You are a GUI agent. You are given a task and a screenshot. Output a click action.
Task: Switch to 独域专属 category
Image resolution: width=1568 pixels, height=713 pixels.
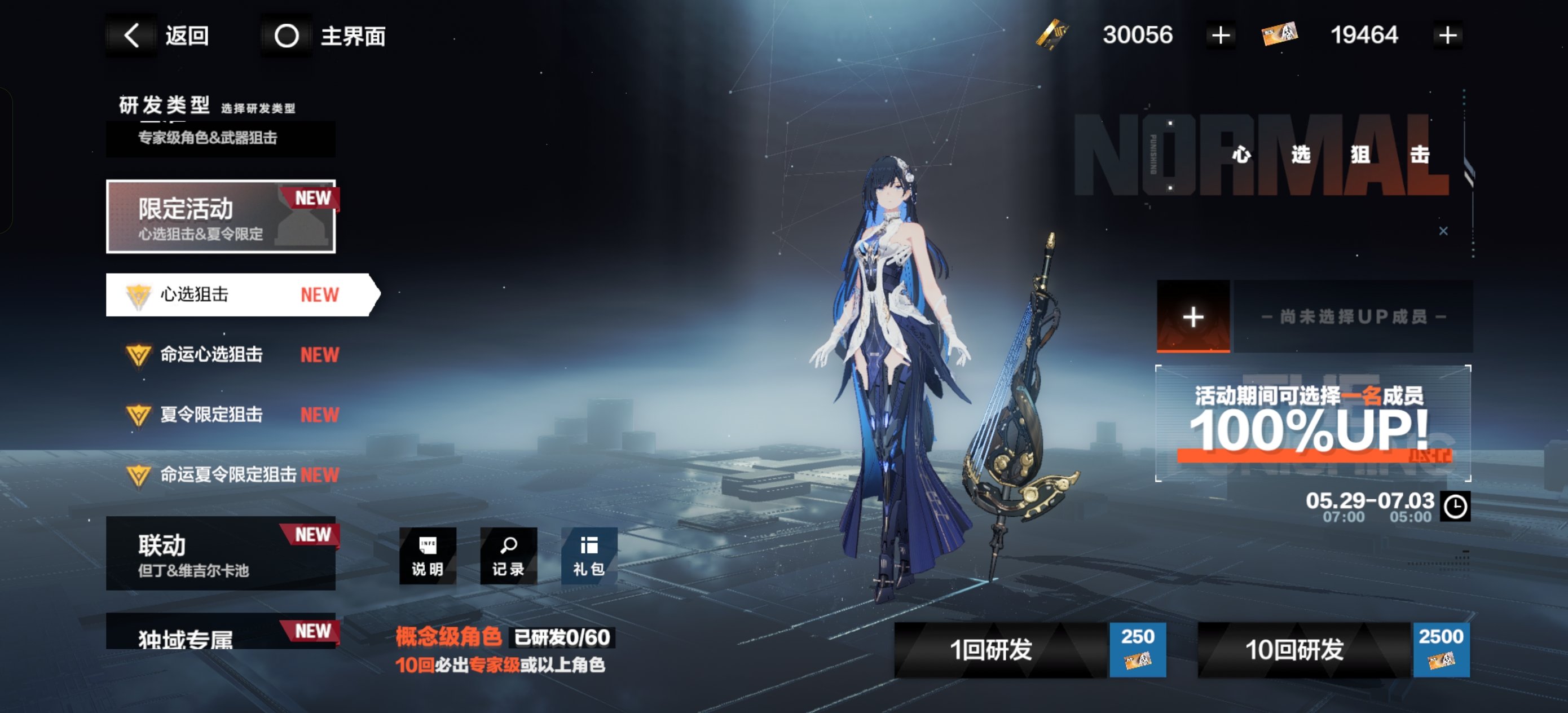click(221, 633)
